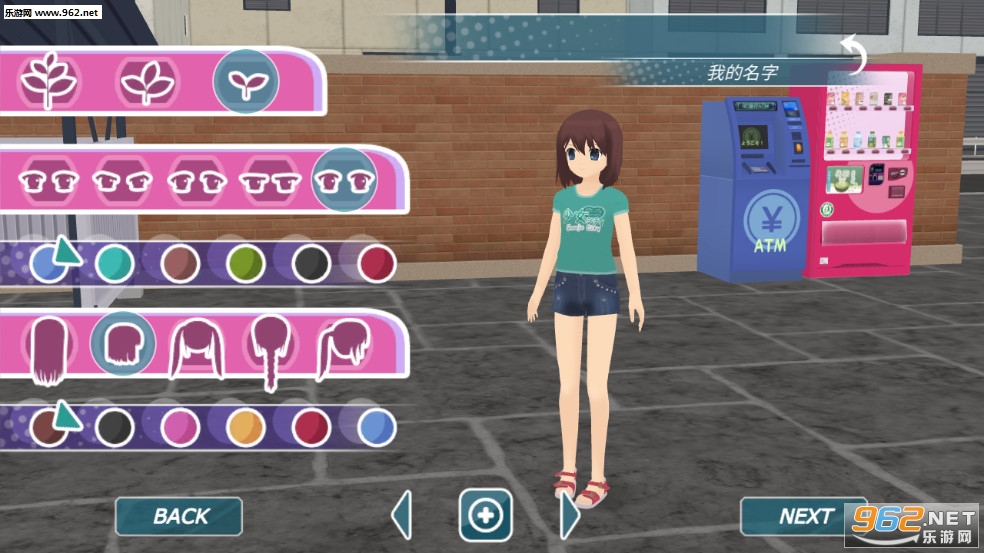Choose the small two-leaf sprout icon
Image resolution: width=984 pixels, height=553 pixels.
[x=245, y=80]
